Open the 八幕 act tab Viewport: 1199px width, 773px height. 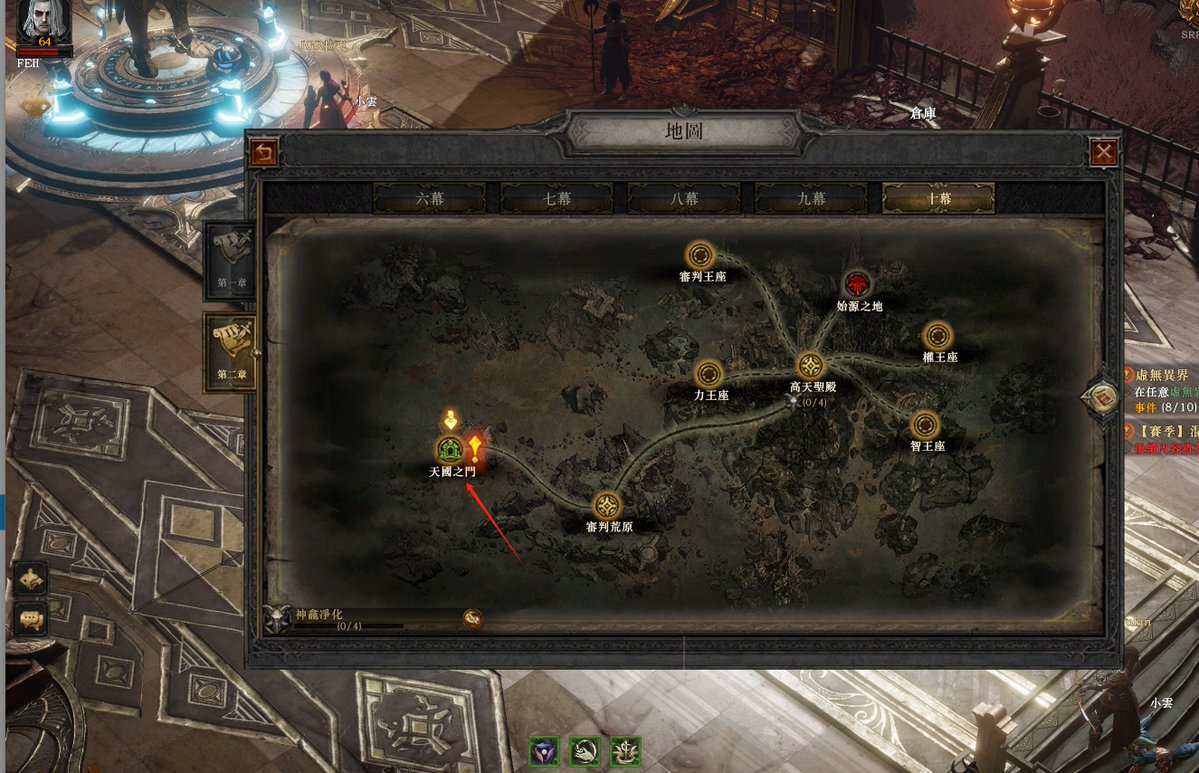(x=684, y=198)
